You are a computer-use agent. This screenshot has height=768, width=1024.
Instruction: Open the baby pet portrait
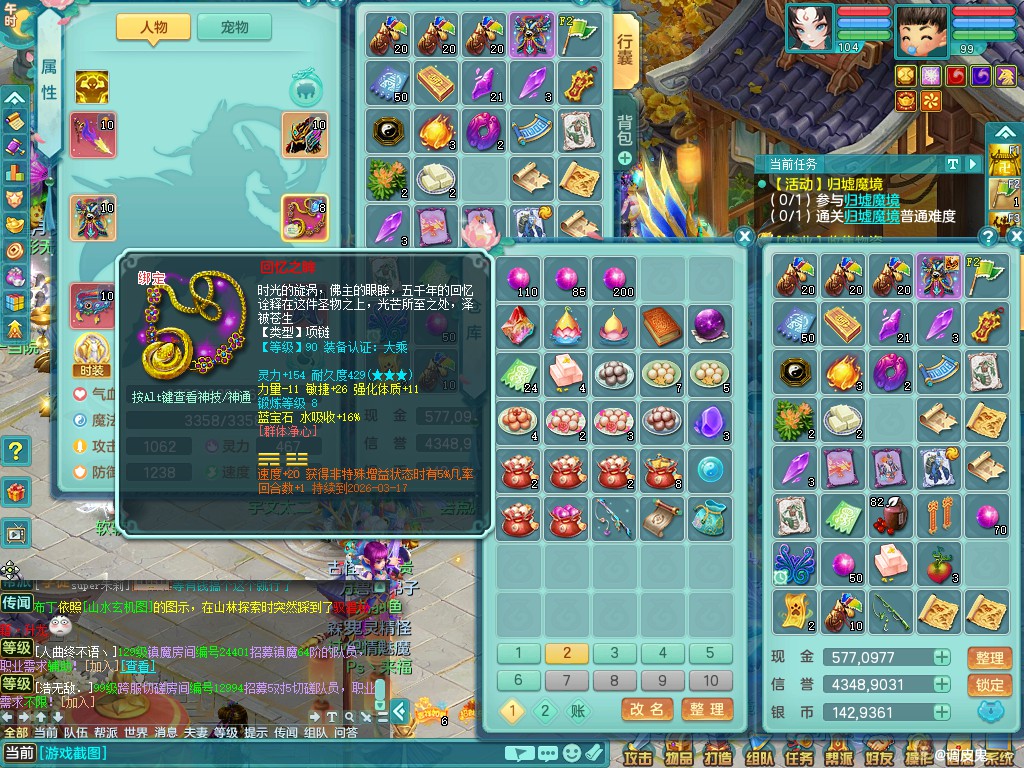tap(922, 27)
